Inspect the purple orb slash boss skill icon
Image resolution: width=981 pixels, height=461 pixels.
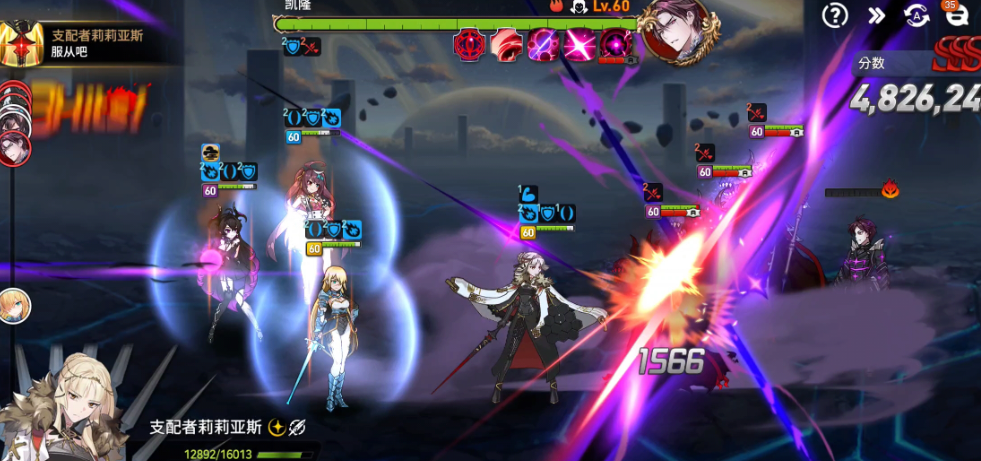543,45
